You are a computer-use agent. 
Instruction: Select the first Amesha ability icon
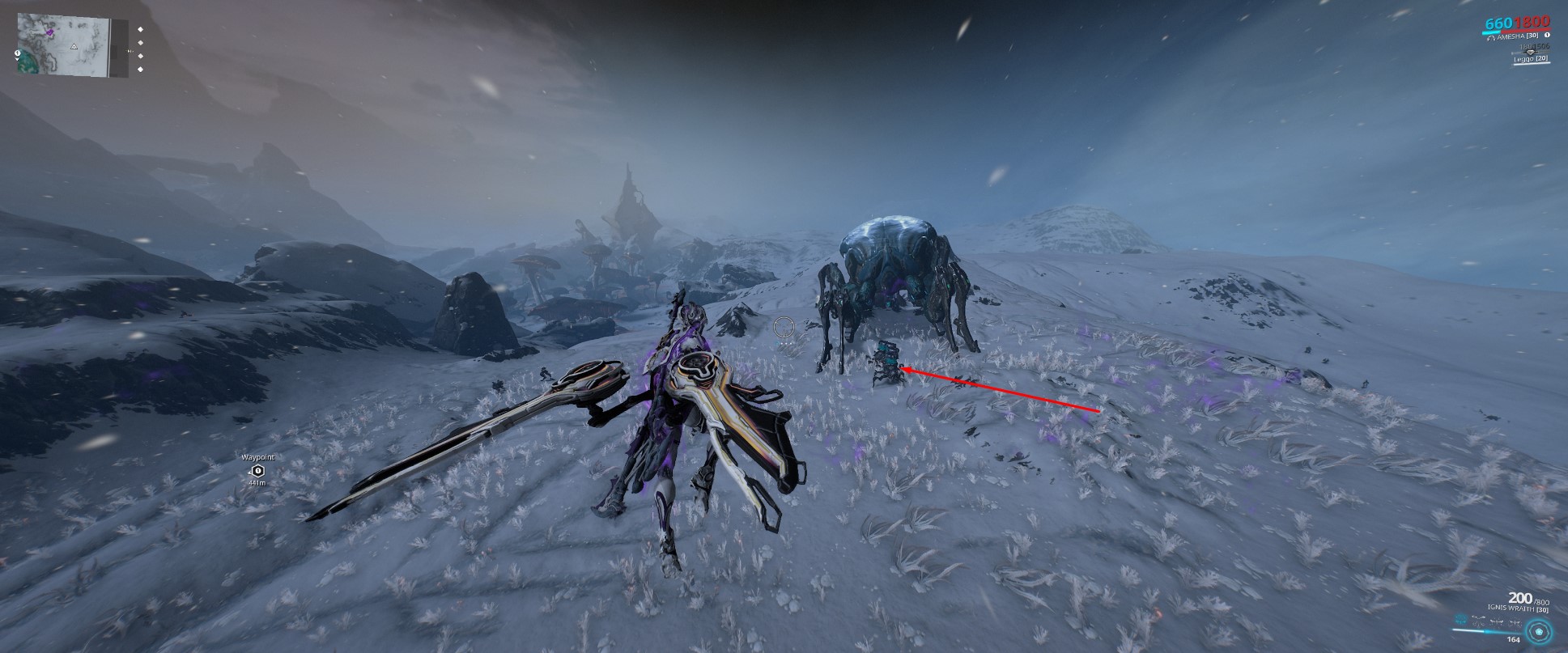click(x=1460, y=619)
